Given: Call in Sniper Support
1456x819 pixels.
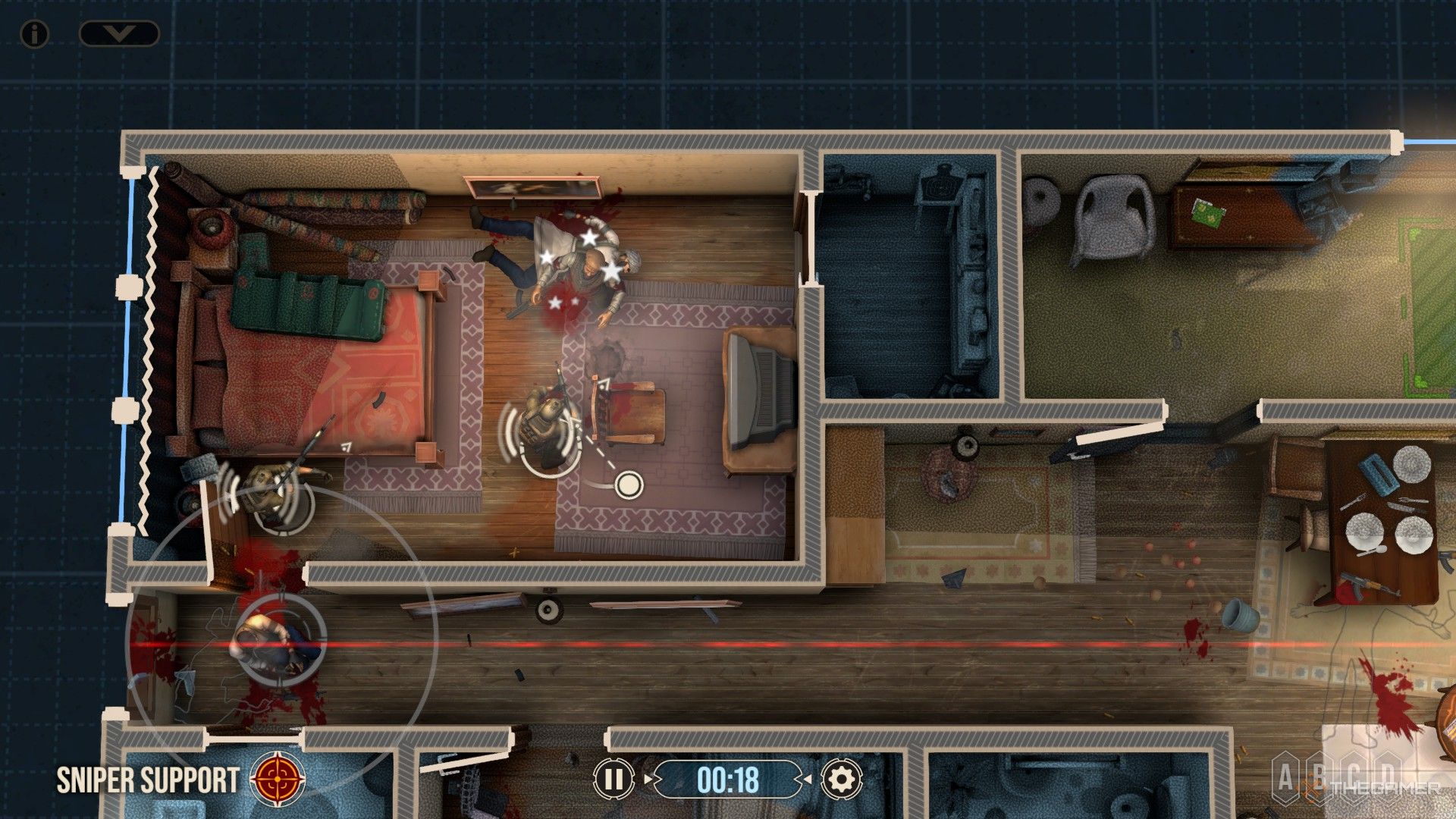Looking at the screenshot, I should (278, 779).
